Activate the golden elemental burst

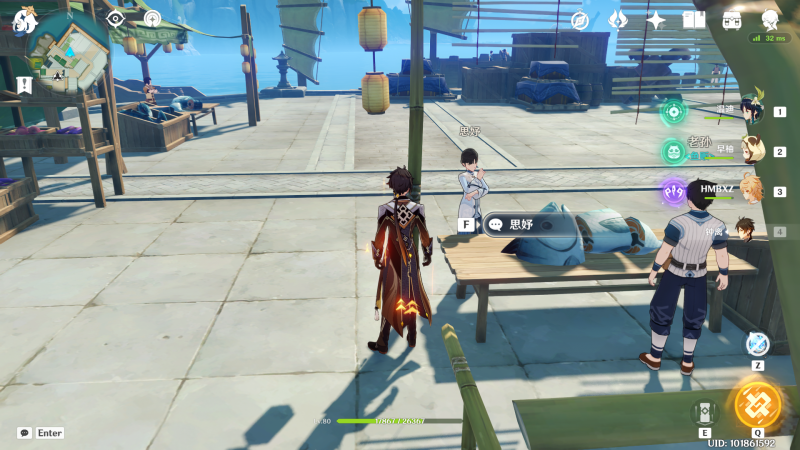pos(757,403)
